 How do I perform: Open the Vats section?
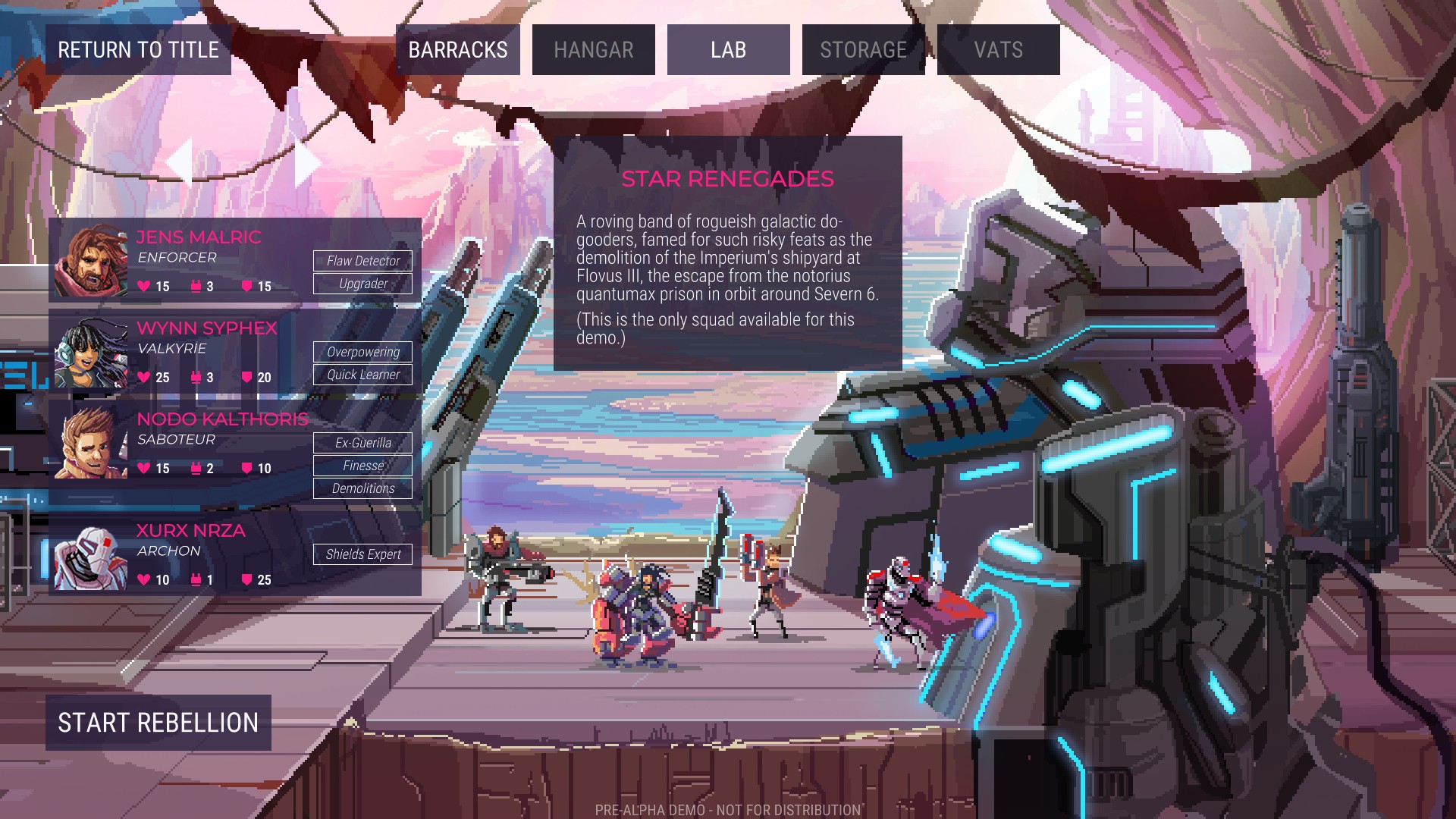pyautogui.click(x=997, y=49)
